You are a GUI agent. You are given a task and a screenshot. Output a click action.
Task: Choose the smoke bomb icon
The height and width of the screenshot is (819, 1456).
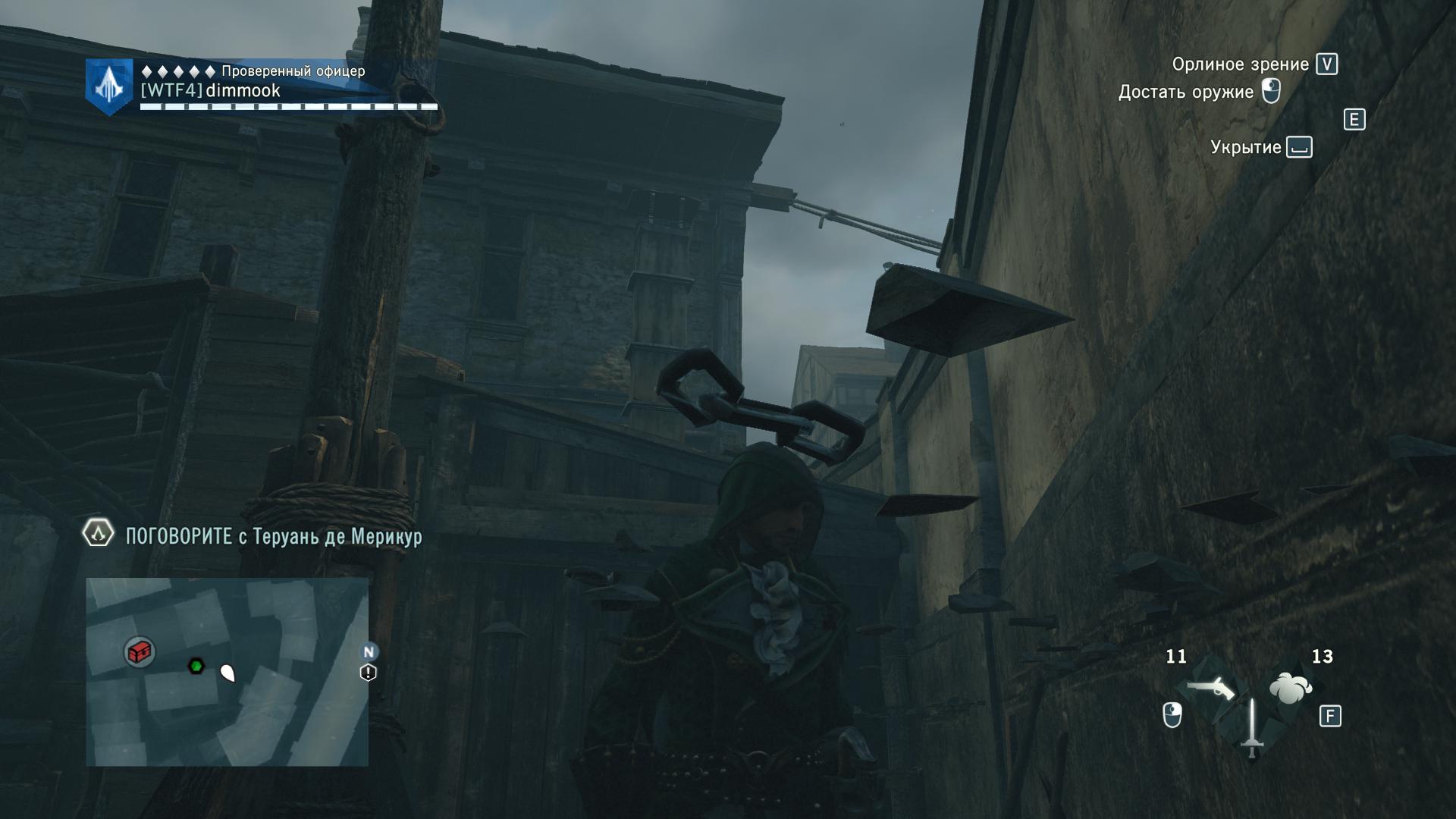coord(1290,689)
